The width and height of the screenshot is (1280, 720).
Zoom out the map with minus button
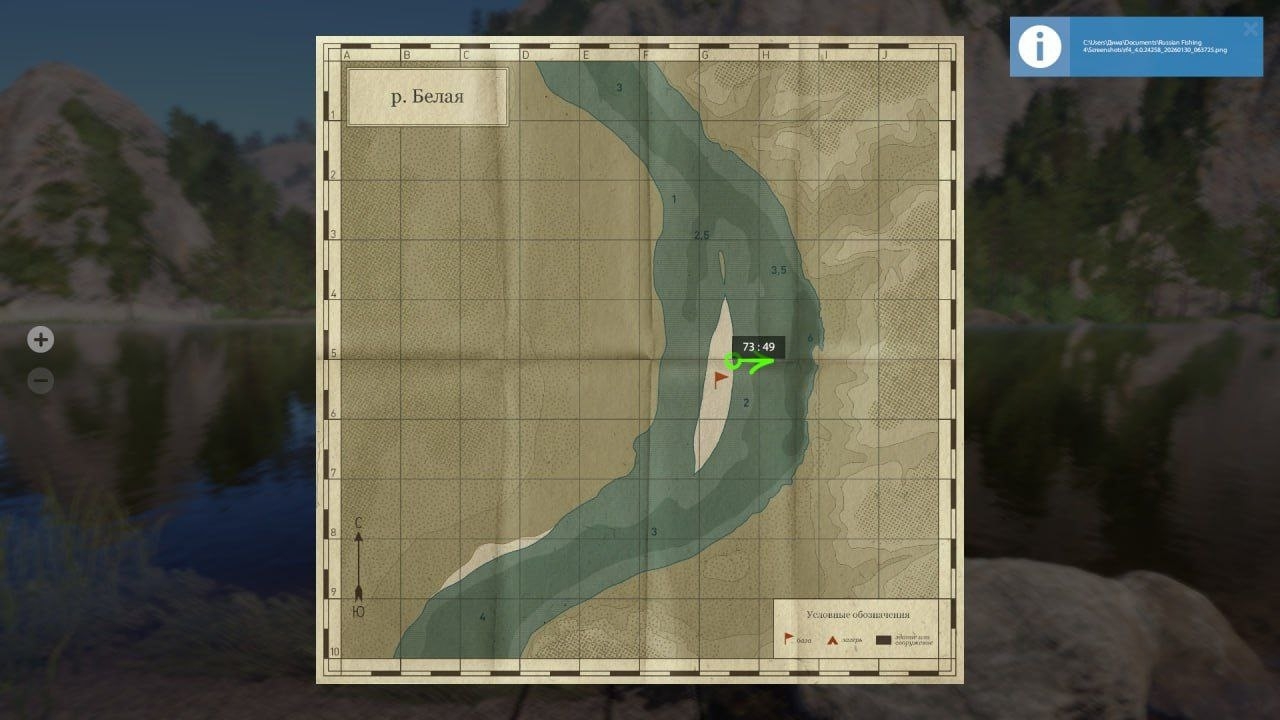click(40, 381)
